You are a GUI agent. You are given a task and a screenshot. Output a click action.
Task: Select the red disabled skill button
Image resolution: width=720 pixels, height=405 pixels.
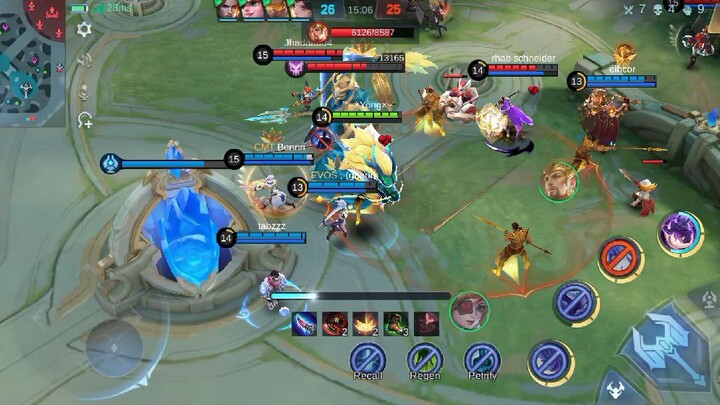[621, 259]
